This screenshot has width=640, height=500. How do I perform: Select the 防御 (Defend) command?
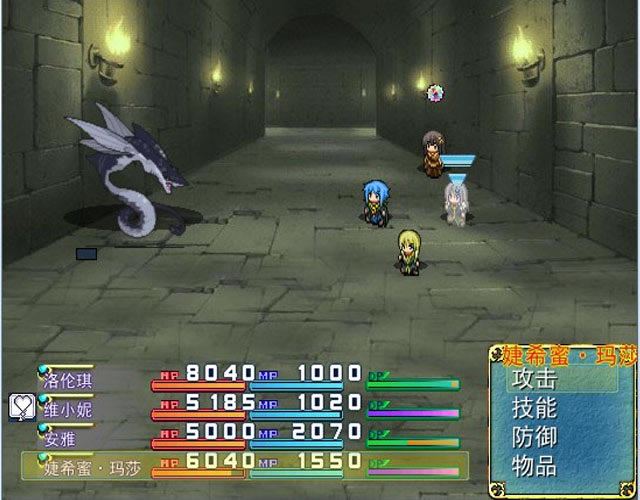(534, 437)
